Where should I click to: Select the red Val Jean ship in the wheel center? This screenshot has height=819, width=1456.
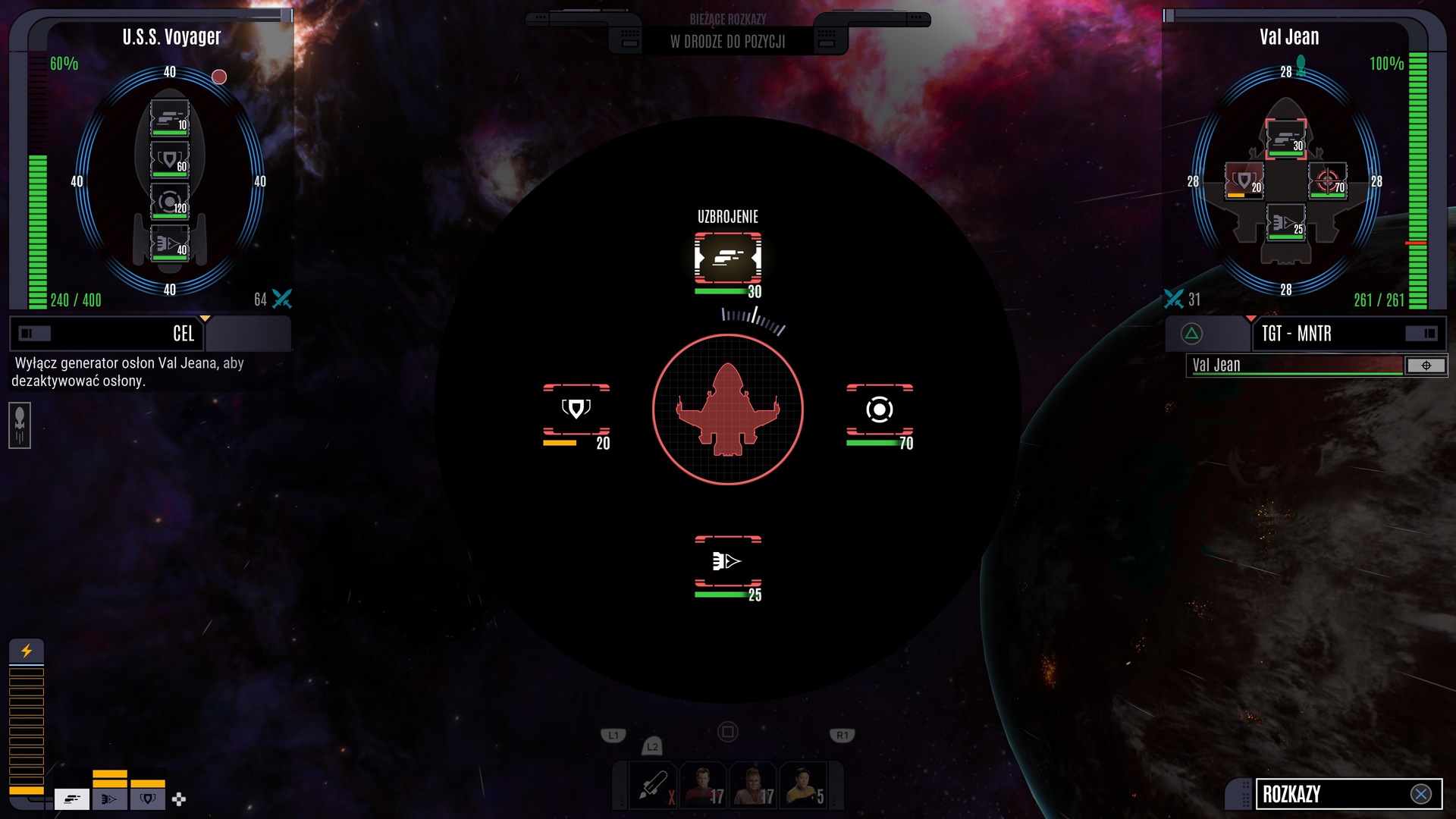(727, 409)
